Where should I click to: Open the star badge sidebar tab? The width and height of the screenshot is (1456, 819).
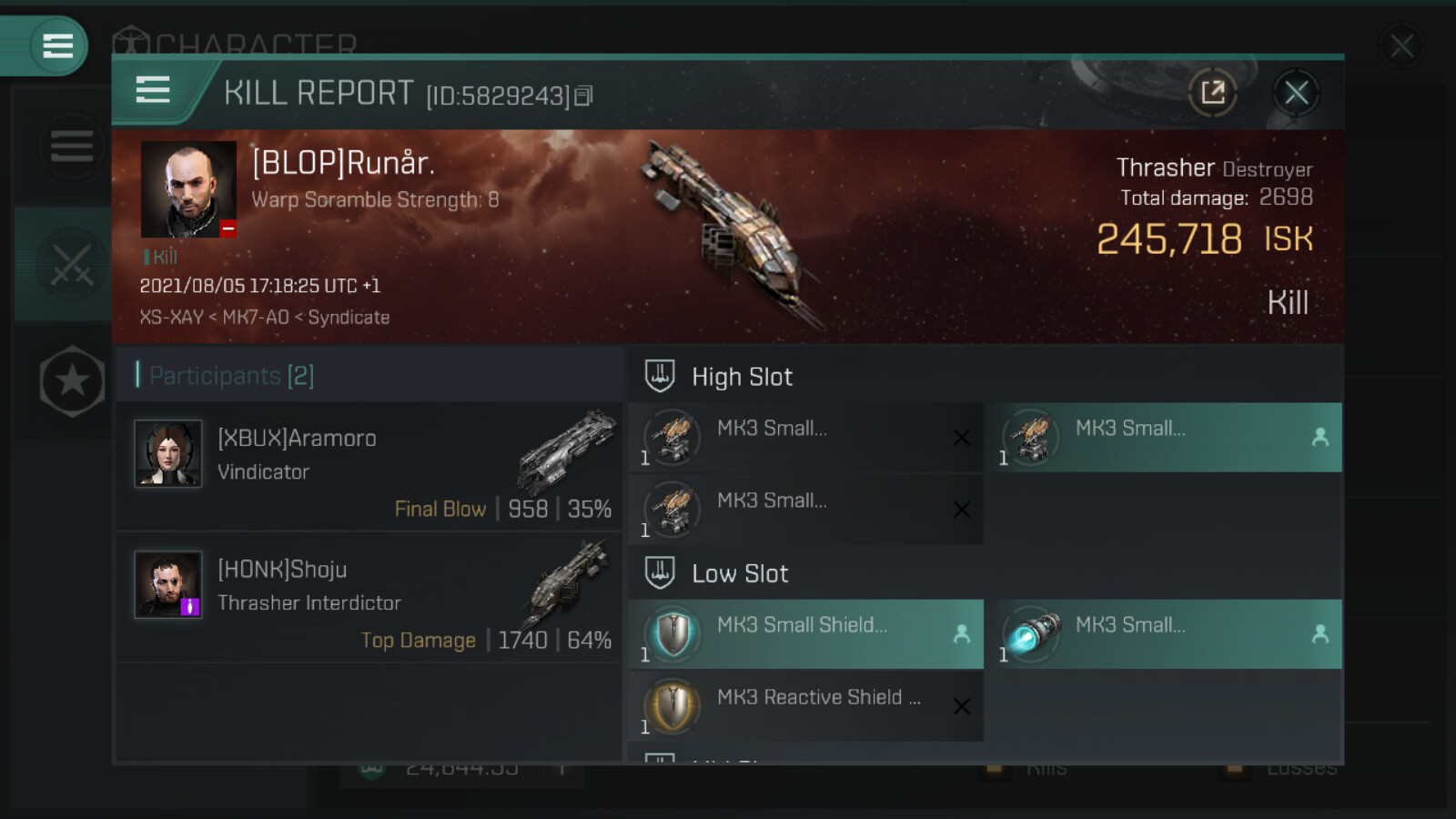pyautogui.click(x=72, y=381)
